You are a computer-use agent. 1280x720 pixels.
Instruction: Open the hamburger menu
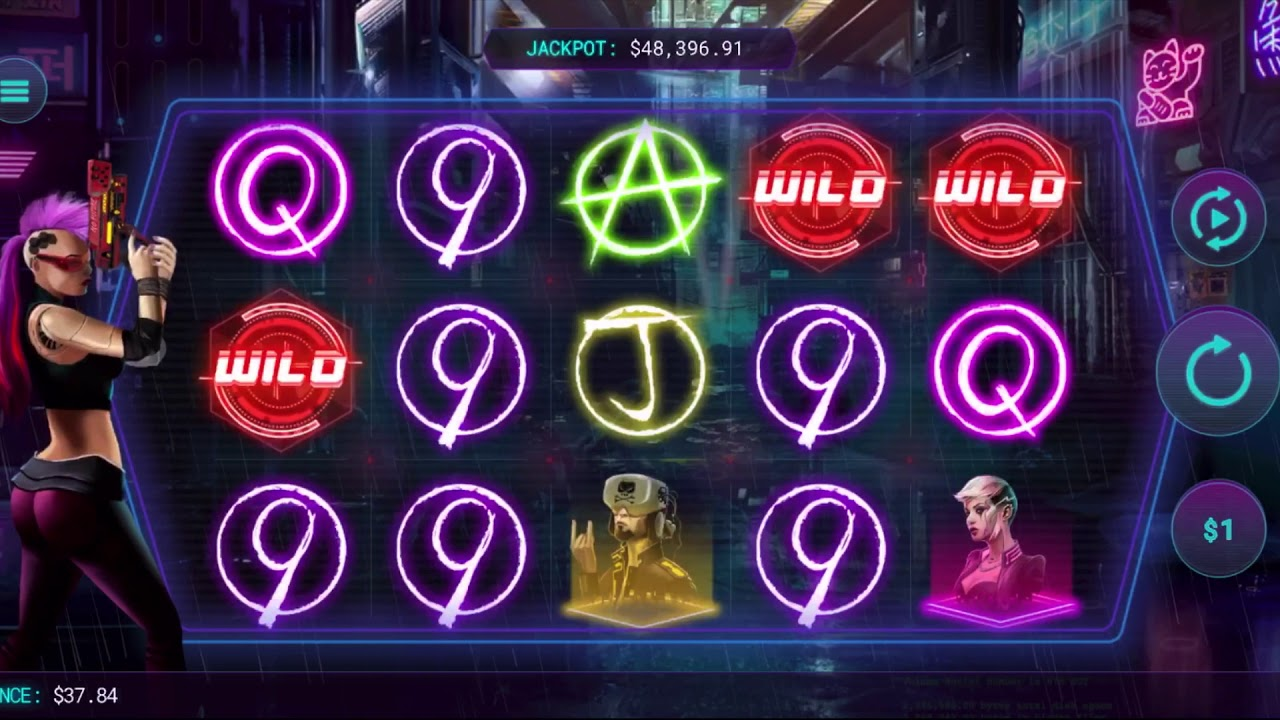click(15, 91)
